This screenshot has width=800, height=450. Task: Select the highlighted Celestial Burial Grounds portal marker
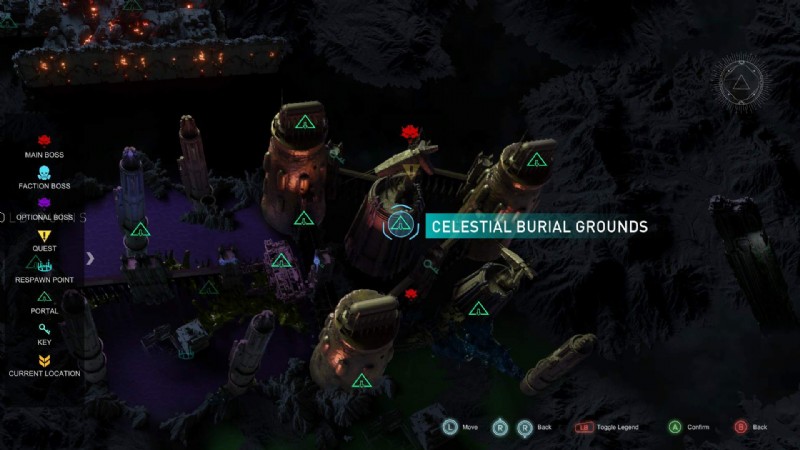click(x=400, y=224)
